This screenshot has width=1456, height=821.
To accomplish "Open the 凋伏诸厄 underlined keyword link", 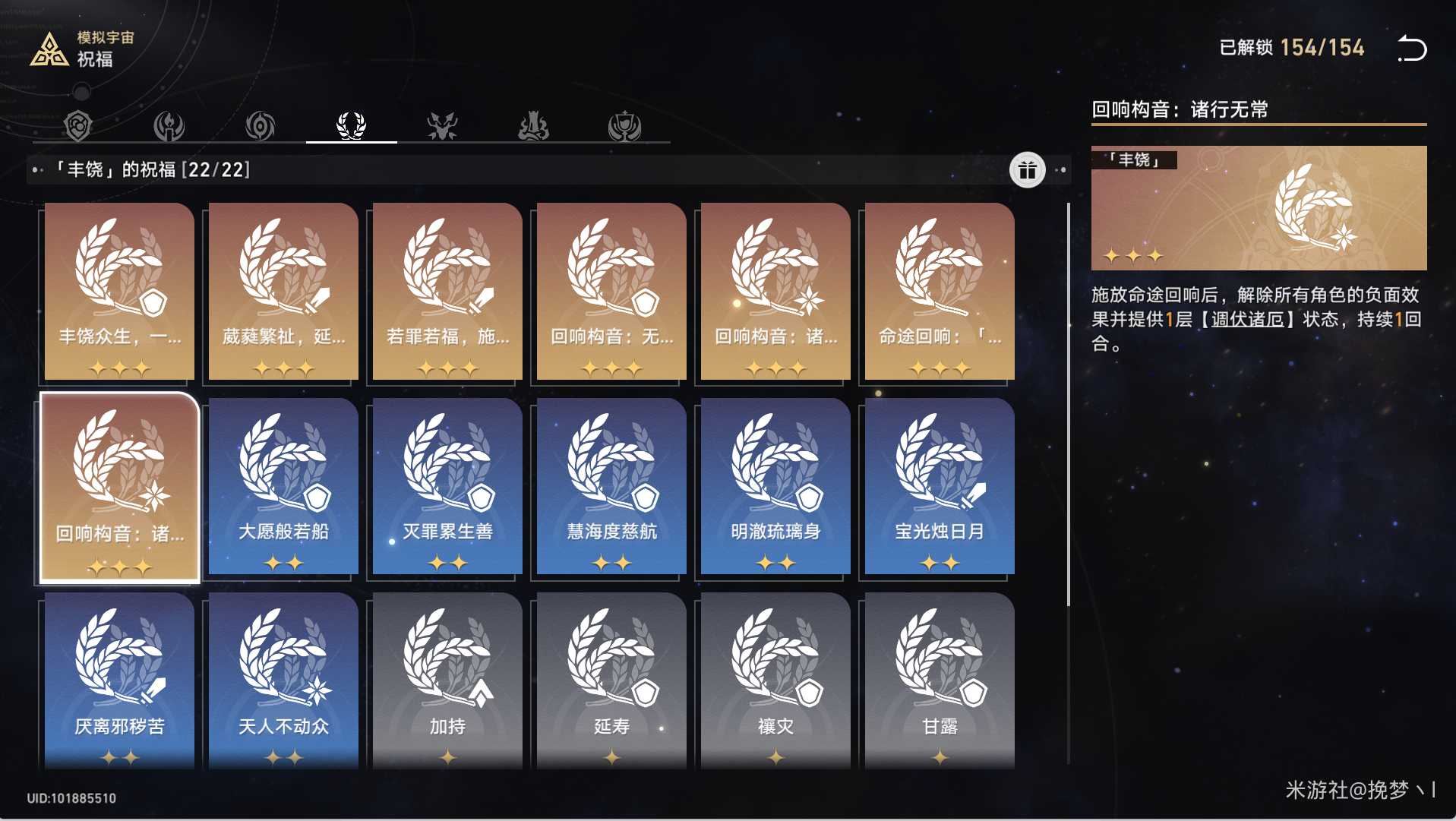I will point(1247,319).
